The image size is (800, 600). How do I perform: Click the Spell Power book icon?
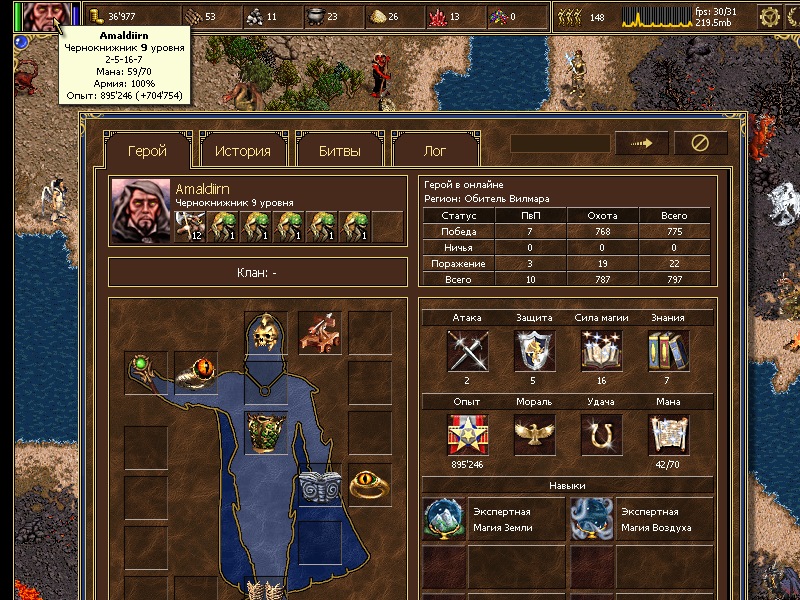coord(600,351)
